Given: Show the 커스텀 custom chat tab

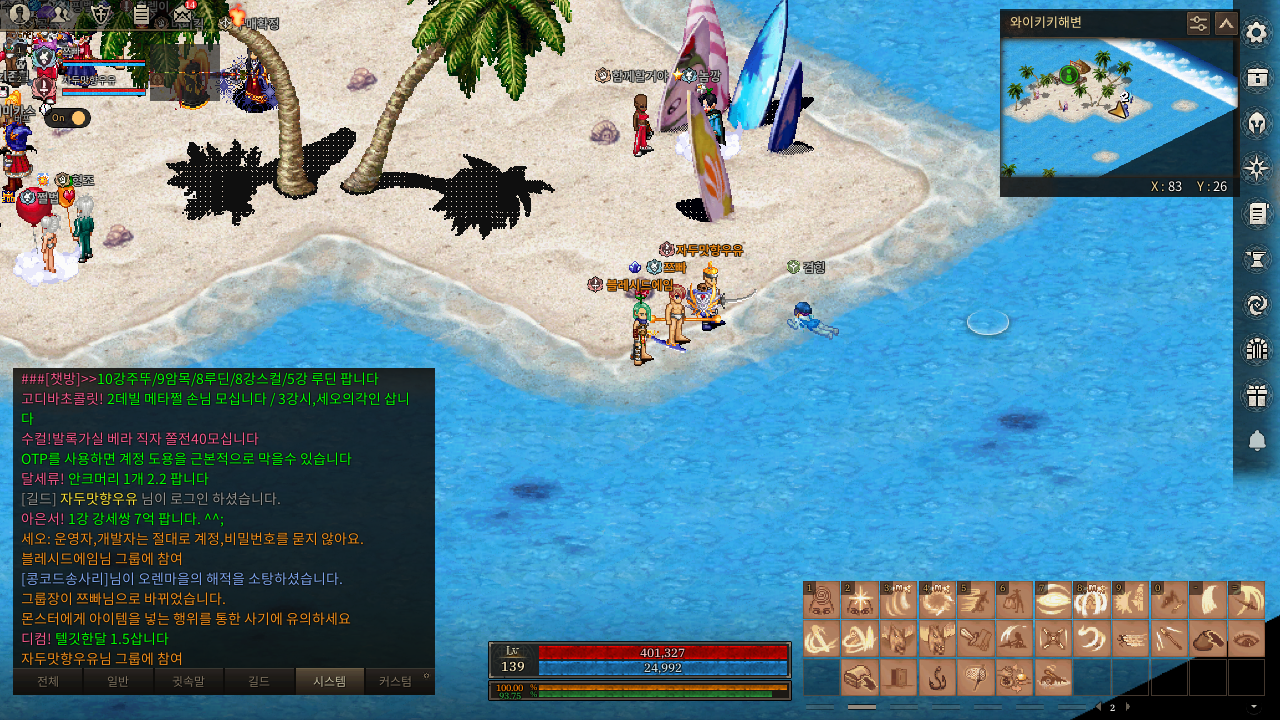Looking at the screenshot, I should click(x=395, y=681).
